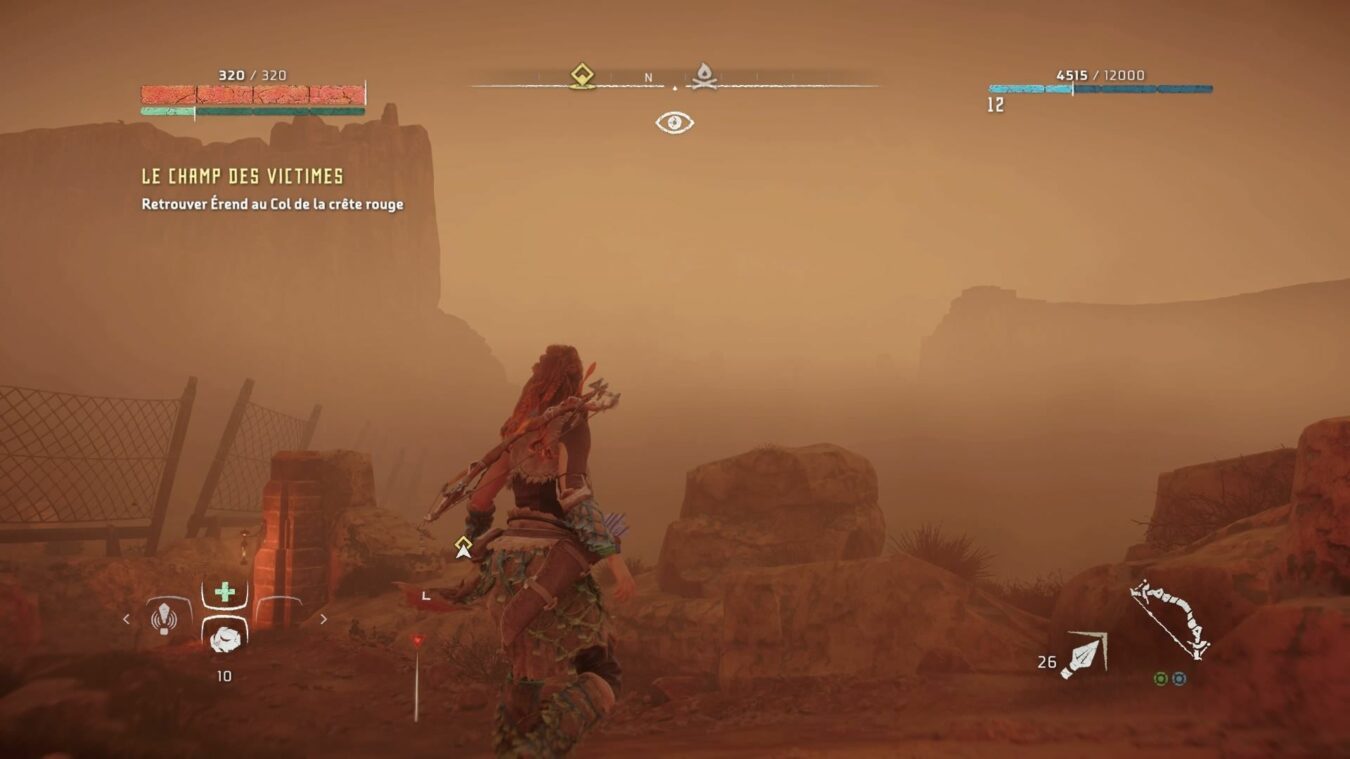1350x759 pixels.
Task: Cycle tools with the right arrow
Action: click(x=323, y=619)
